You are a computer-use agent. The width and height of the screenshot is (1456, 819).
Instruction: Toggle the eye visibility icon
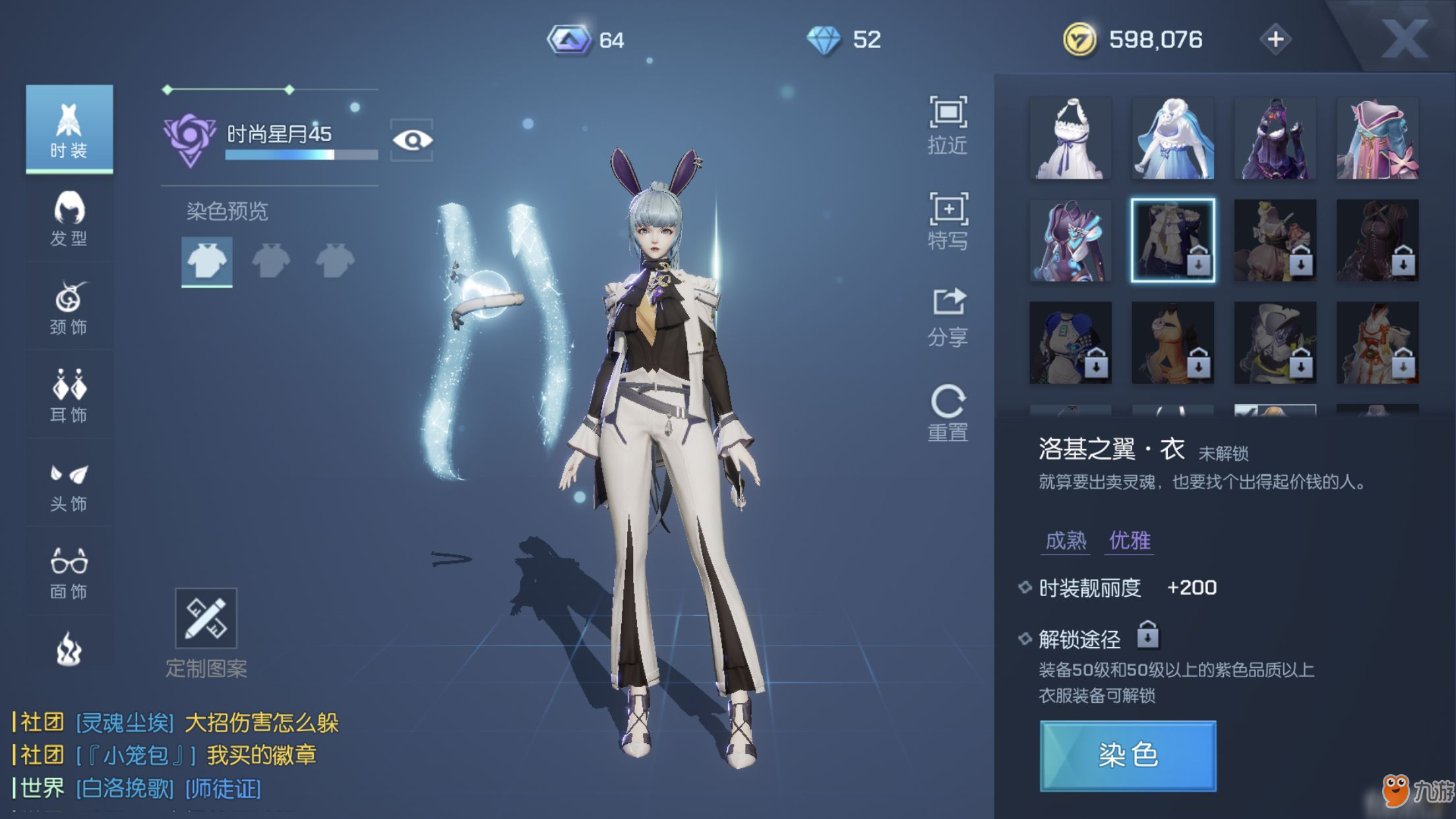point(412,140)
